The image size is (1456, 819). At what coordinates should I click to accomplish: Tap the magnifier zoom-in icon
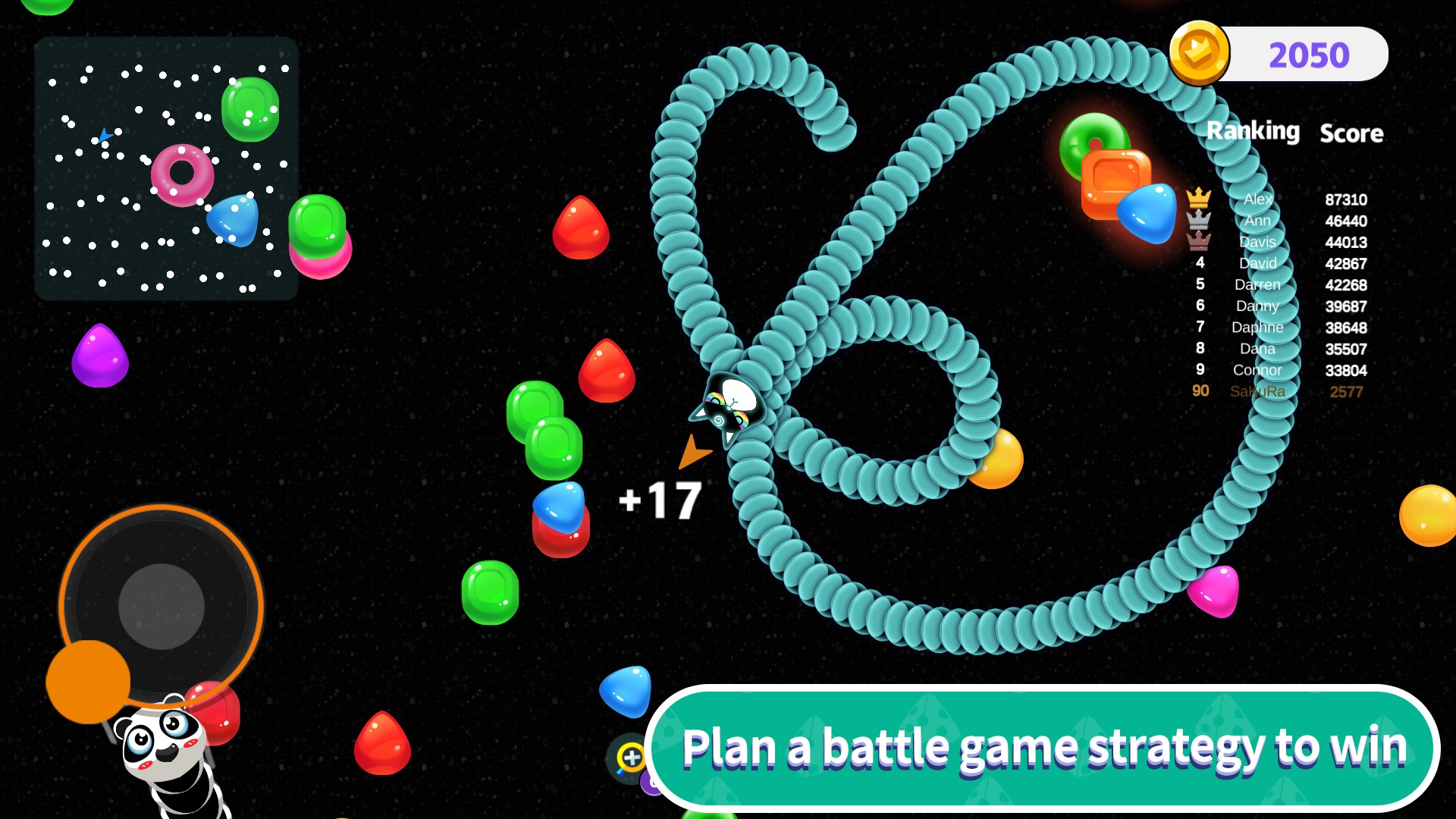click(630, 757)
